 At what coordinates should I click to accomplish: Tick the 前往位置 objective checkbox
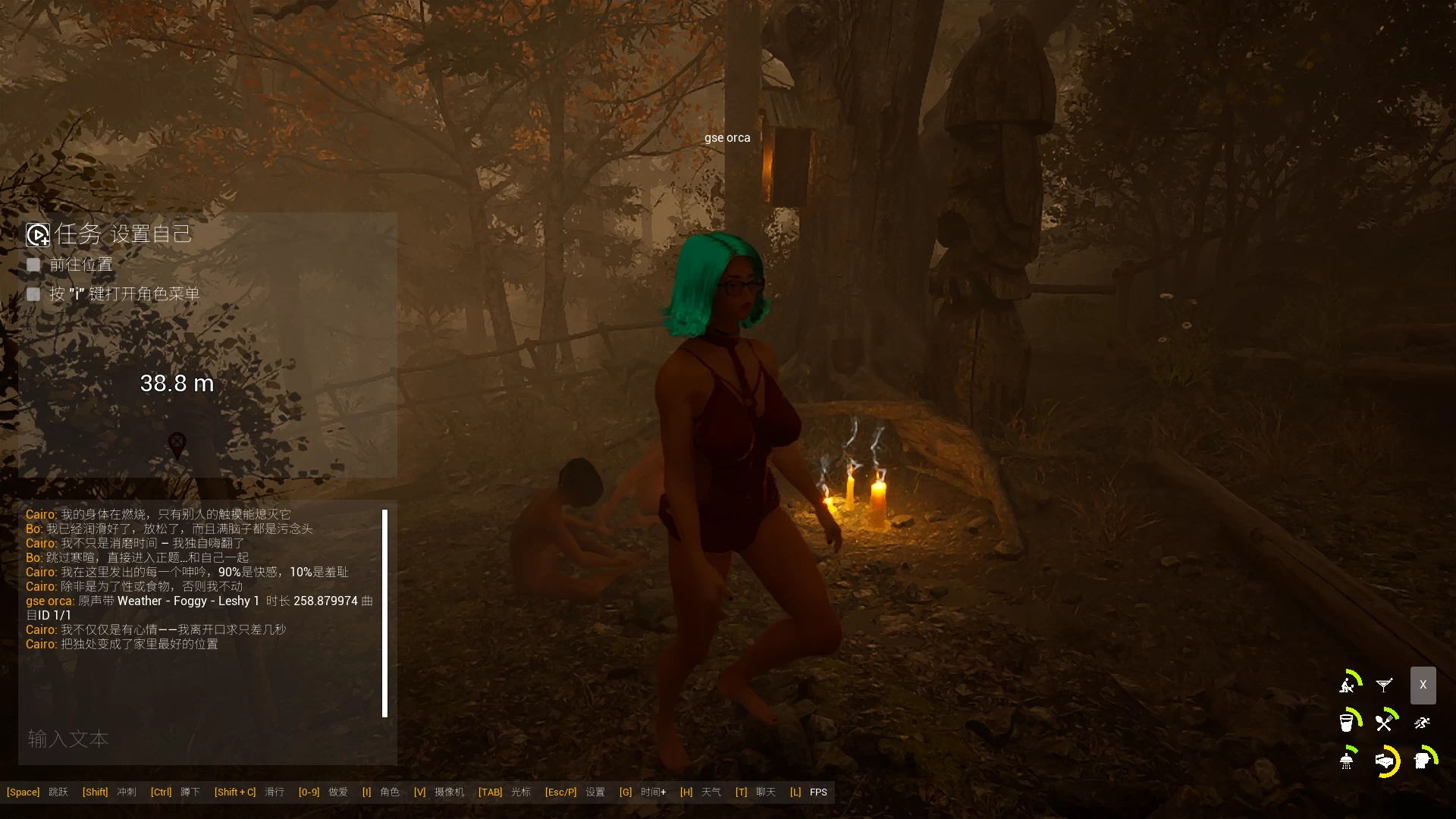pyautogui.click(x=33, y=265)
